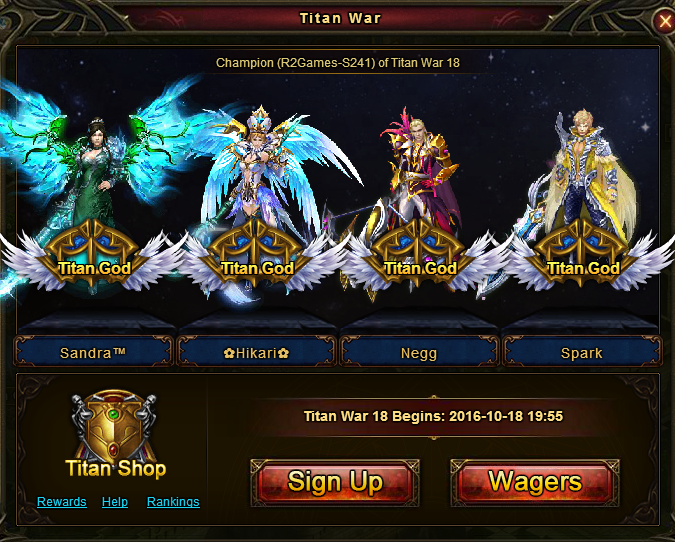Choose the Hikari champion name plate
This screenshot has width=675, height=542.
pos(256,352)
